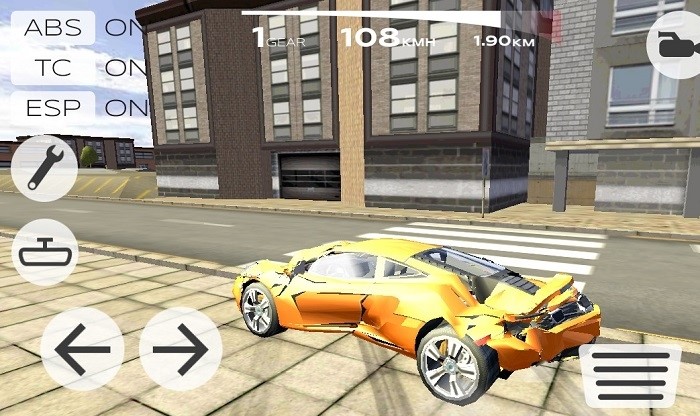Steer left with the left arrow
The image size is (700, 416).
pyautogui.click(x=82, y=349)
